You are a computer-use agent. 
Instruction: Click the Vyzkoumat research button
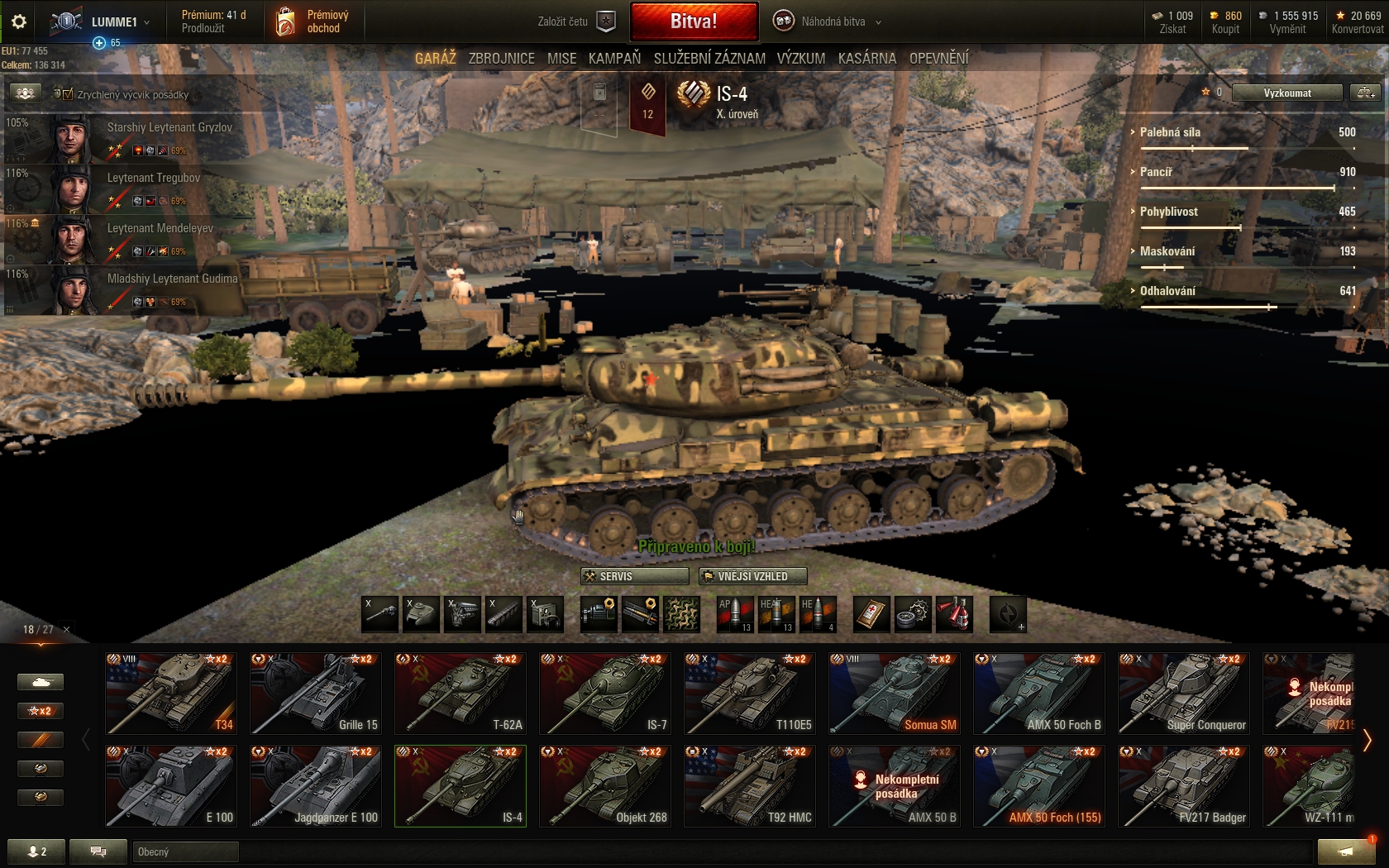(1286, 93)
